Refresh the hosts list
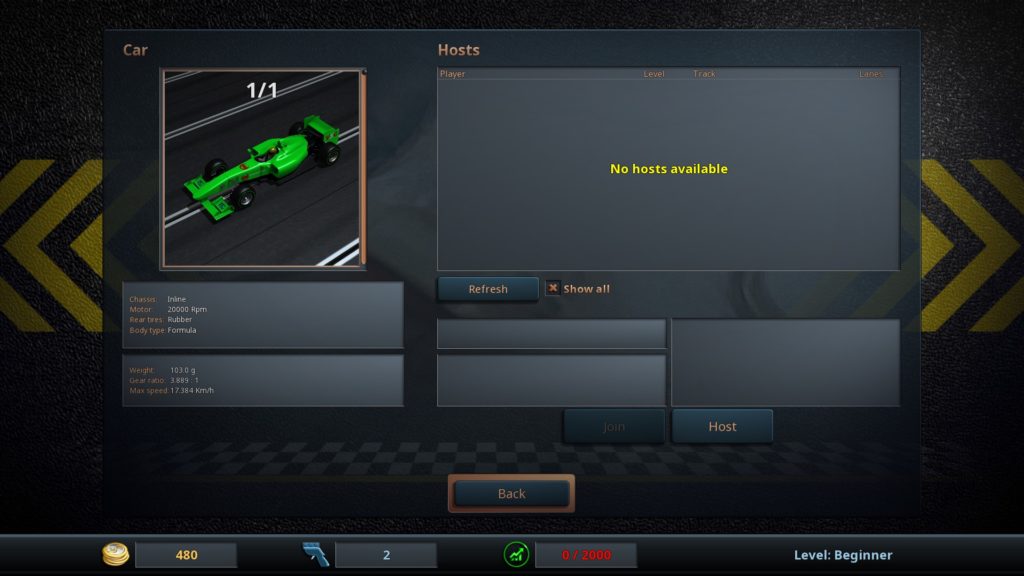Viewport: 1024px width, 576px height. (x=488, y=289)
